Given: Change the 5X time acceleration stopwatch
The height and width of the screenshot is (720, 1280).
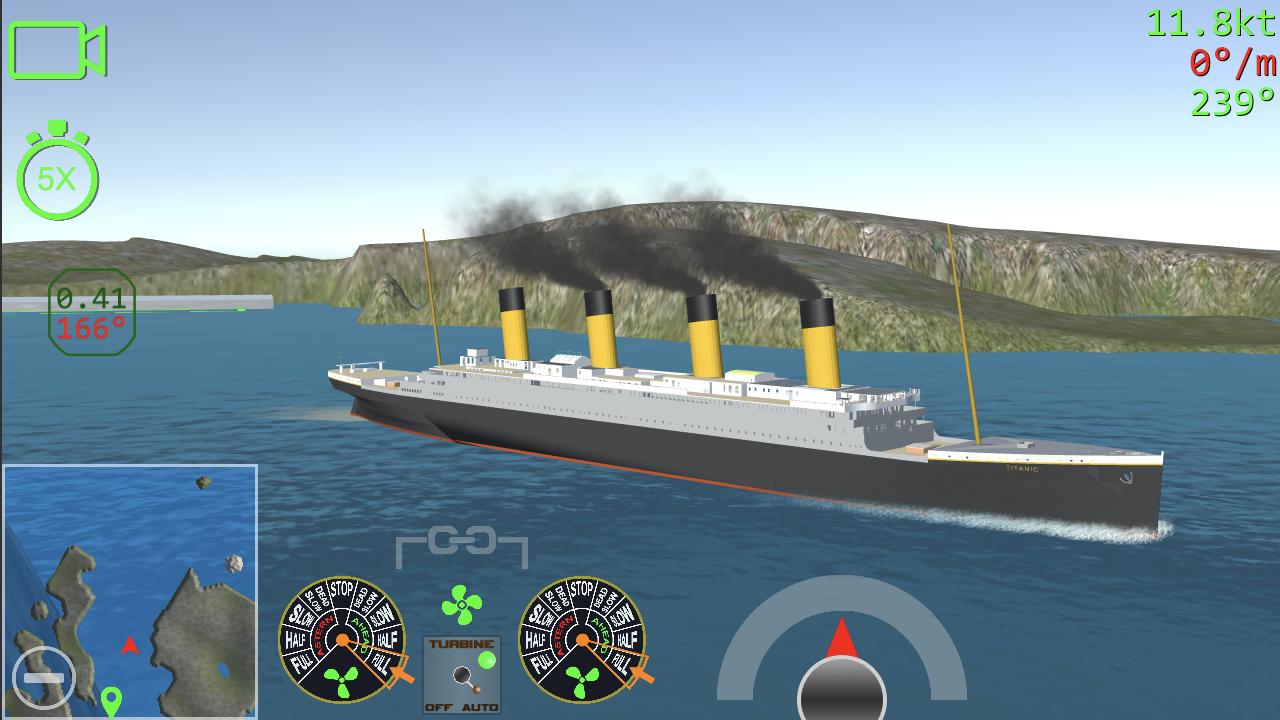Looking at the screenshot, I should tap(57, 177).
